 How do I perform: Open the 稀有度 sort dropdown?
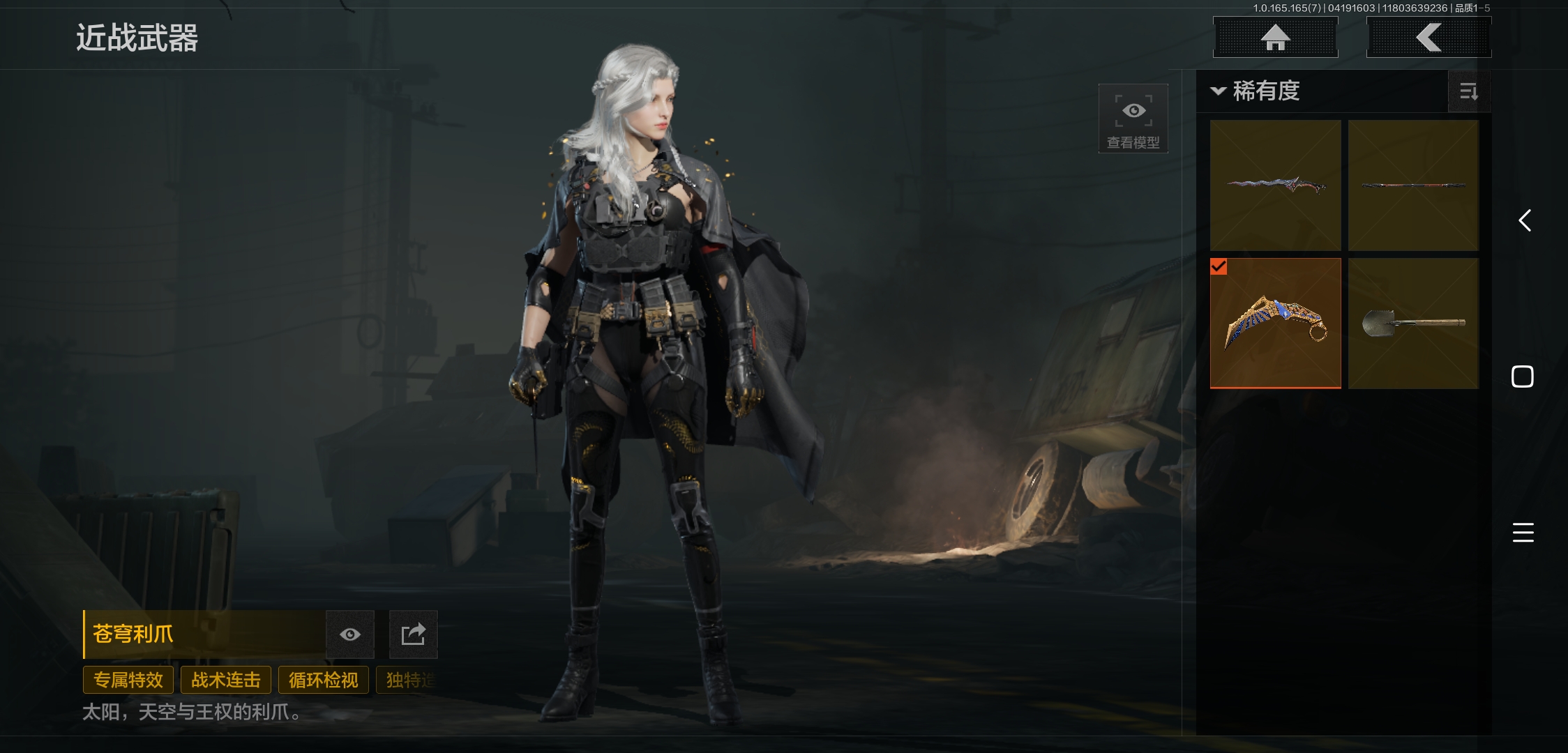[x=1256, y=91]
